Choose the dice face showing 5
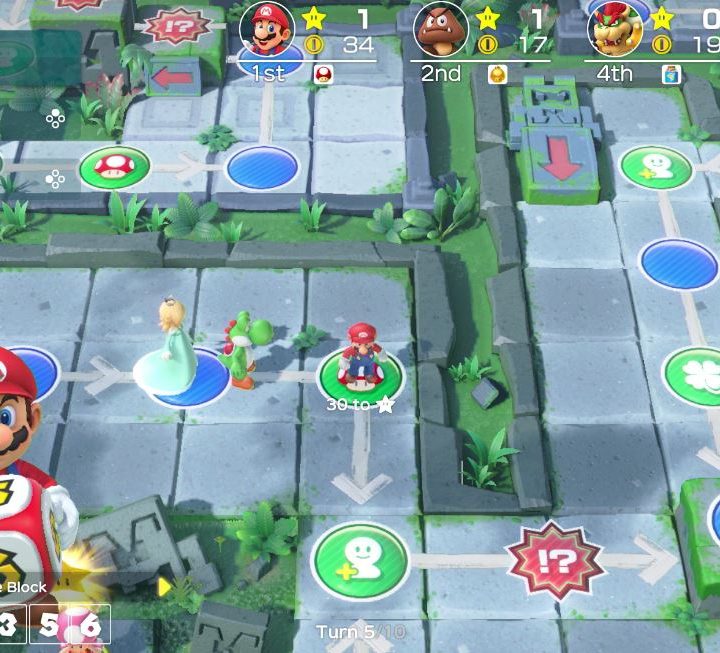The width and height of the screenshot is (720, 653). (x=51, y=627)
